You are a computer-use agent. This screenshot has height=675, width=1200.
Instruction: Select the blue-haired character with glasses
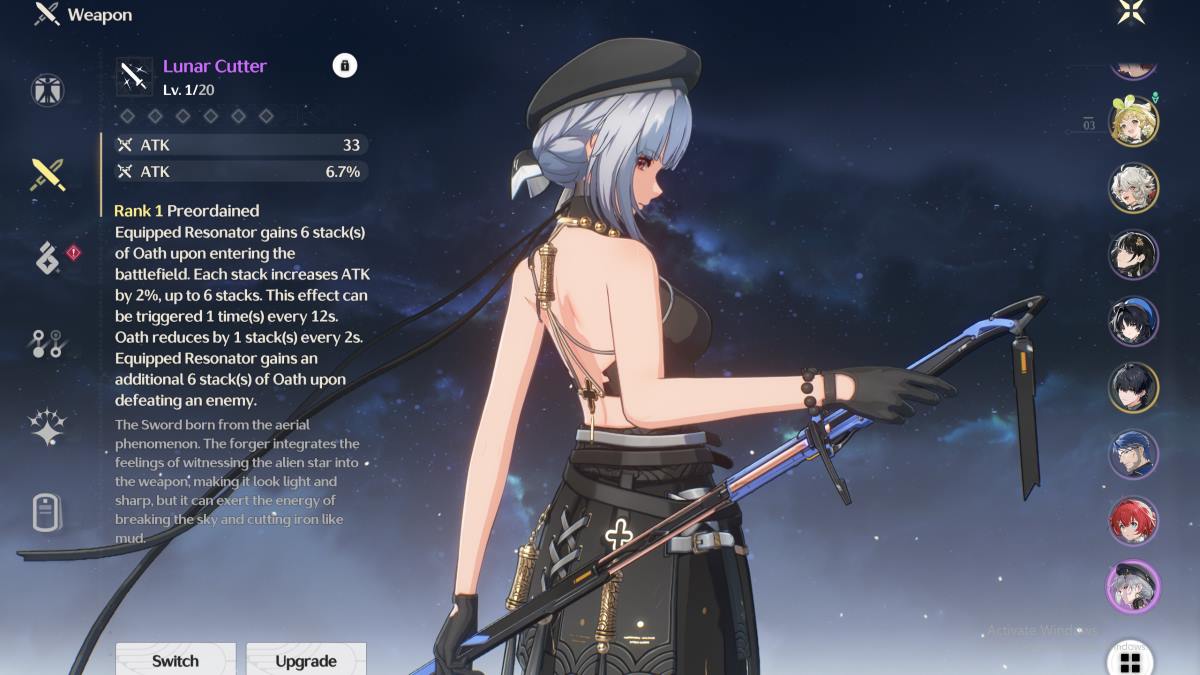pyautogui.click(x=1133, y=454)
